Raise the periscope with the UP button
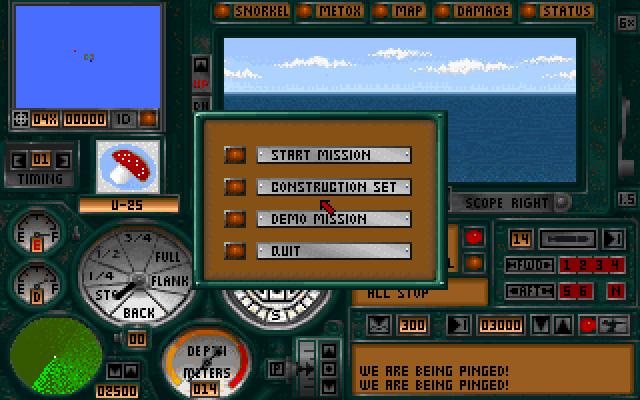Viewport: 640px width, 400px height. pos(201,84)
